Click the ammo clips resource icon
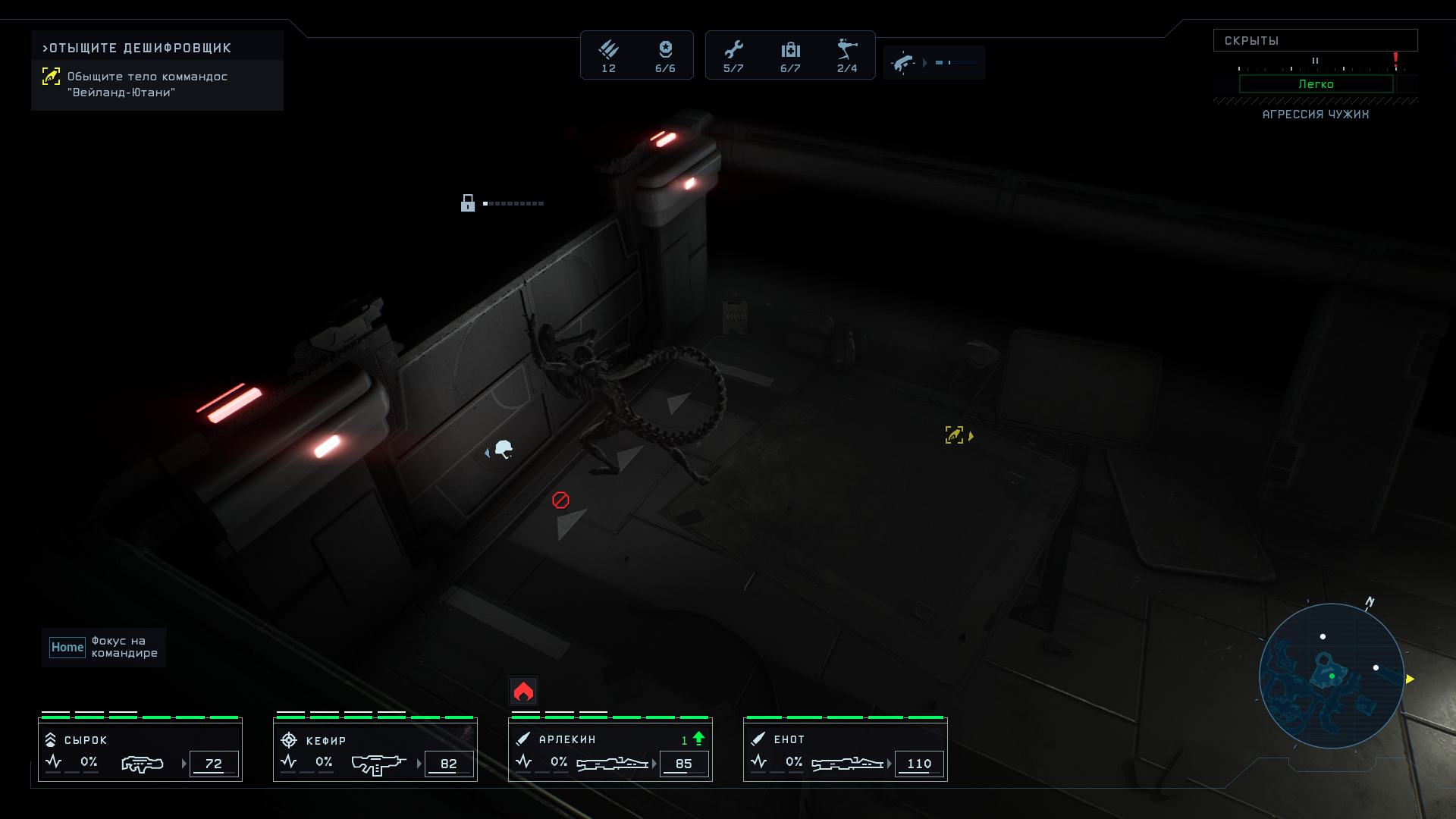Viewport: 1456px width, 819px height. pyautogui.click(x=608, y=50)
